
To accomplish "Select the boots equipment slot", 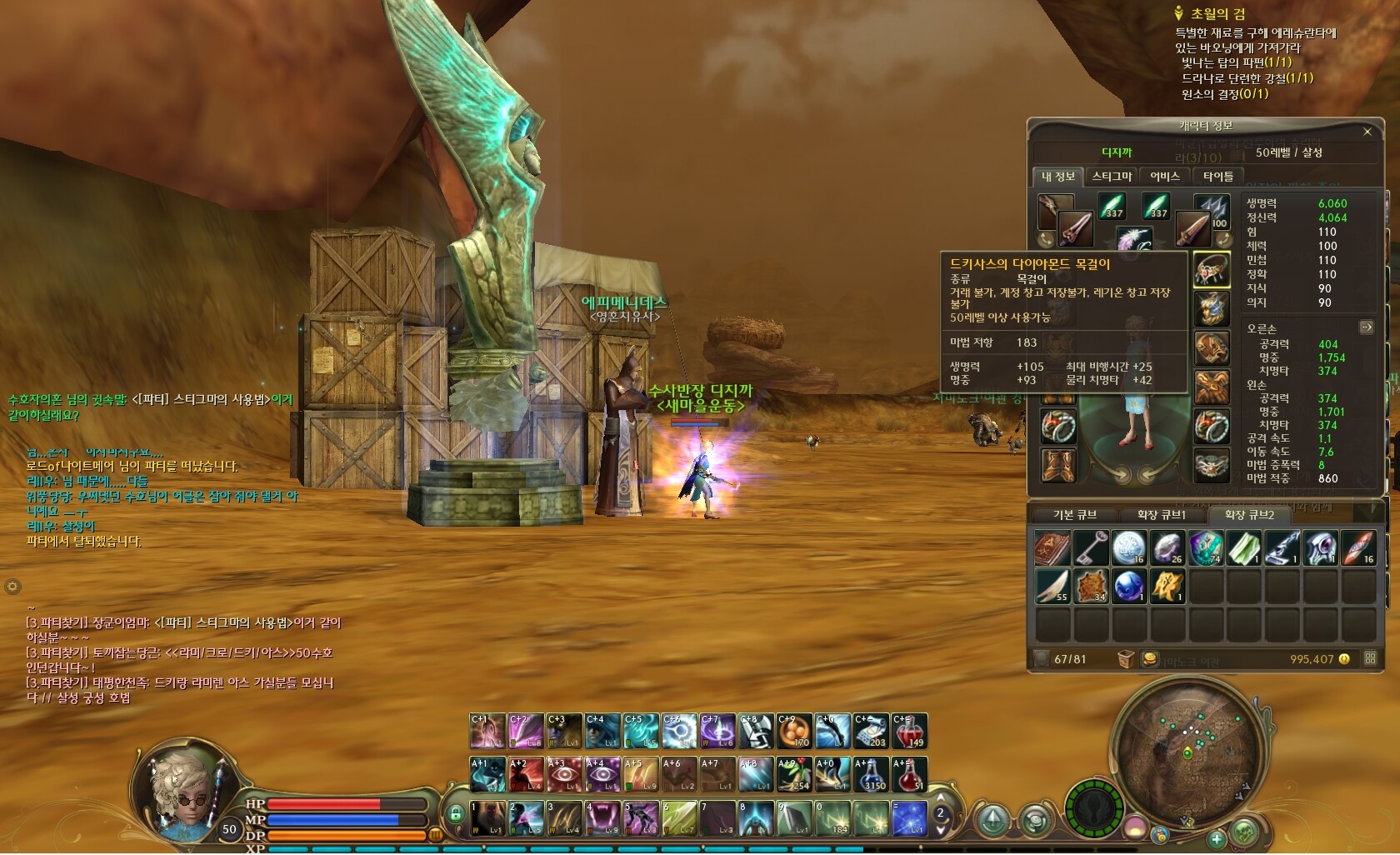I will point(1057,465).
